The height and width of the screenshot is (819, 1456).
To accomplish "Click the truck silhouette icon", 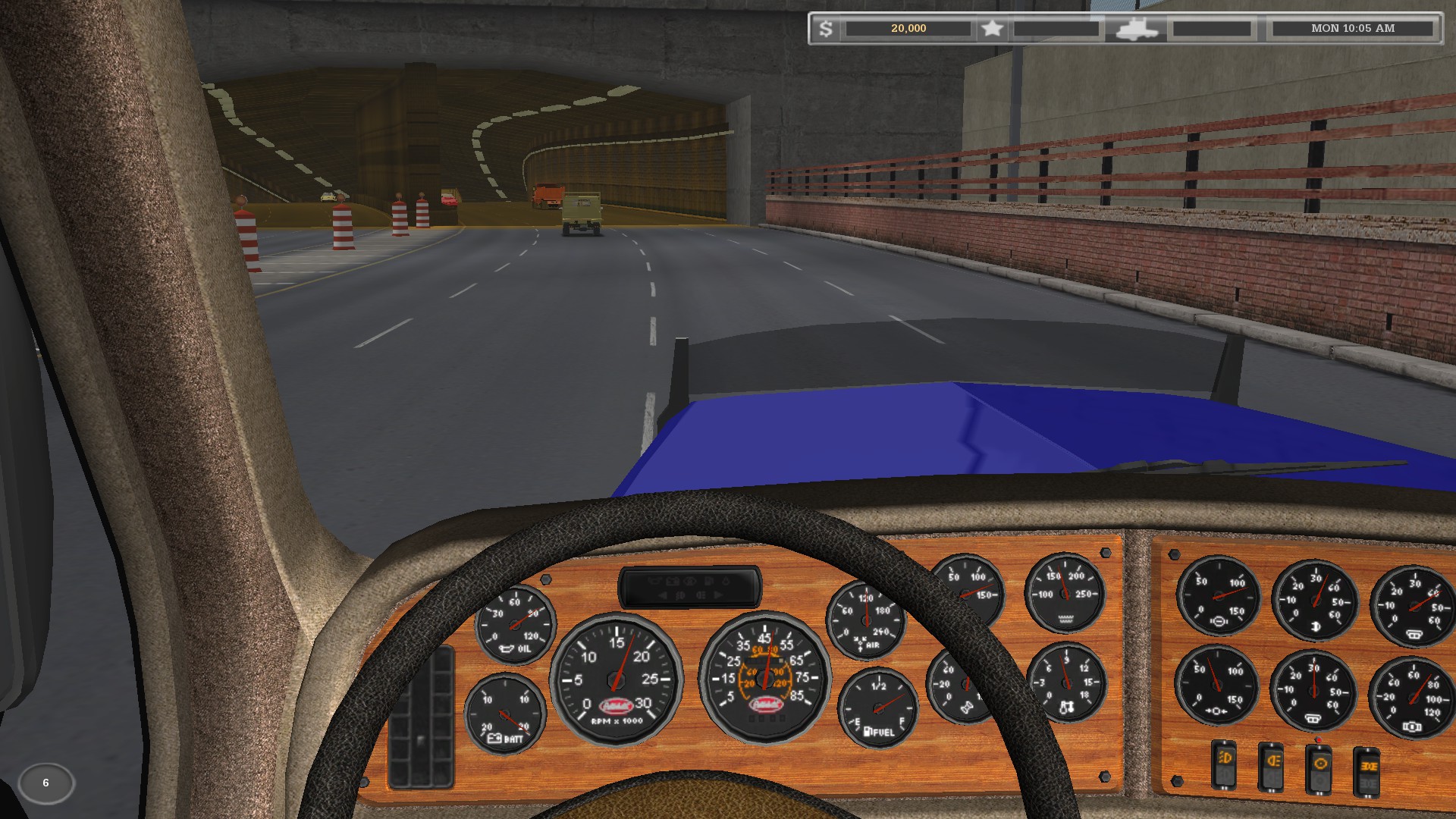I will pos(1136,30).
